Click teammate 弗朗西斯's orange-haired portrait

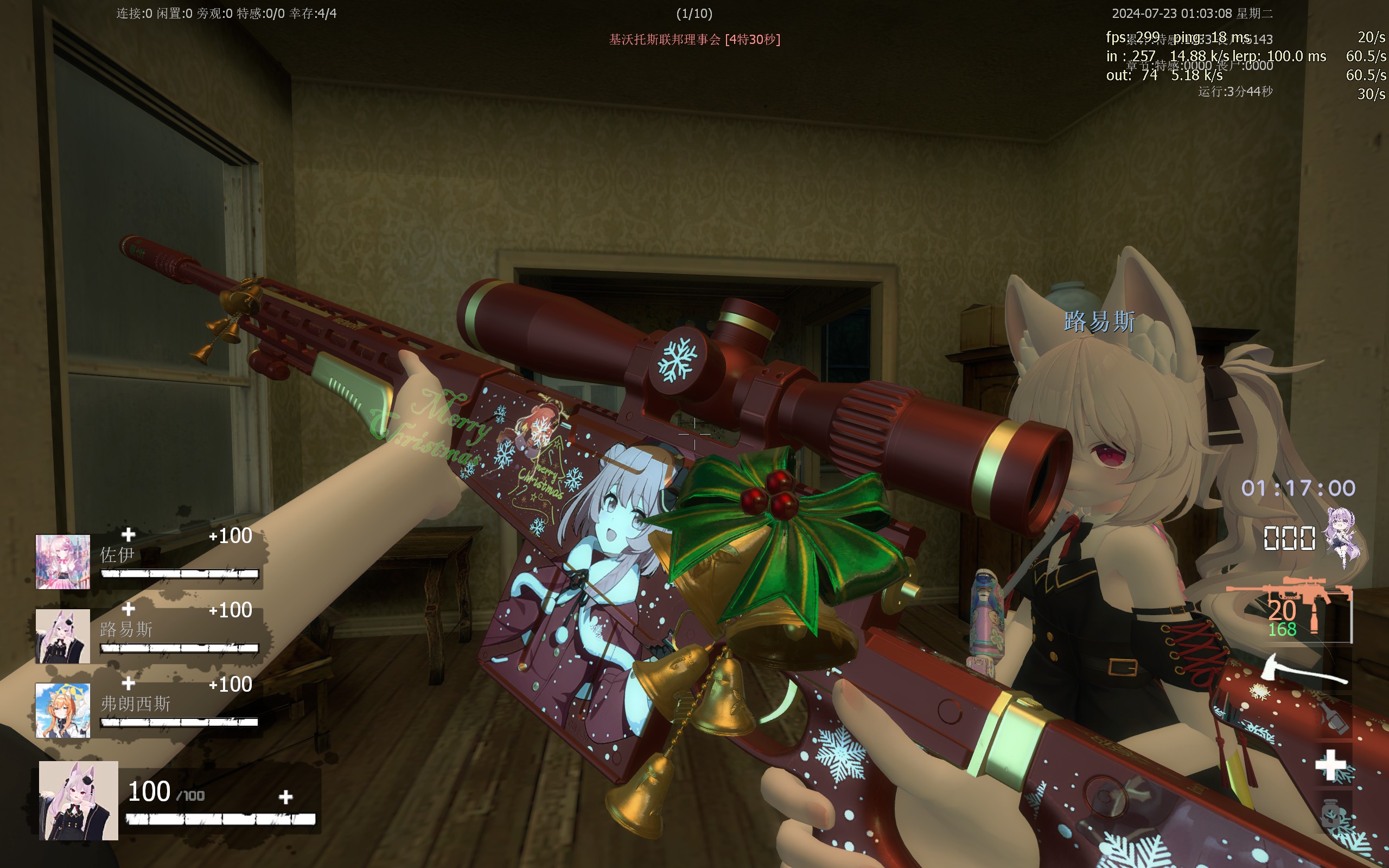[62, 710]
